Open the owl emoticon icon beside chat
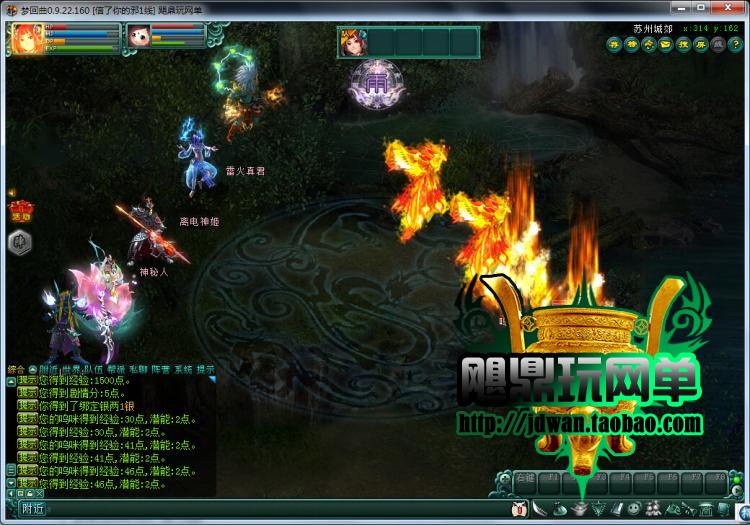Screen dimensions: 750x525 pyautogui.click(x=518, y=510)
